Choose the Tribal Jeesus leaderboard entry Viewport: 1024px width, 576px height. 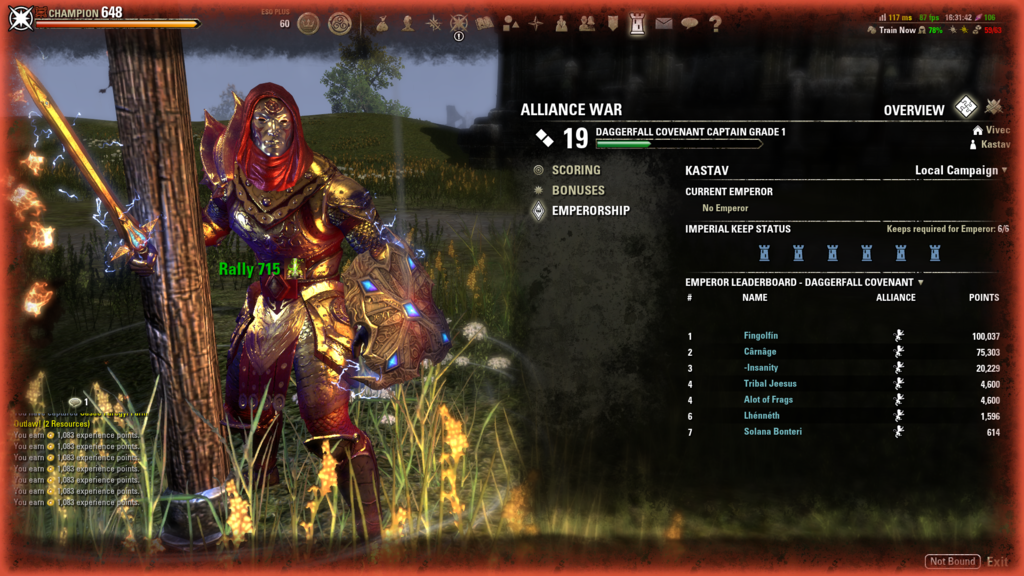770,384
